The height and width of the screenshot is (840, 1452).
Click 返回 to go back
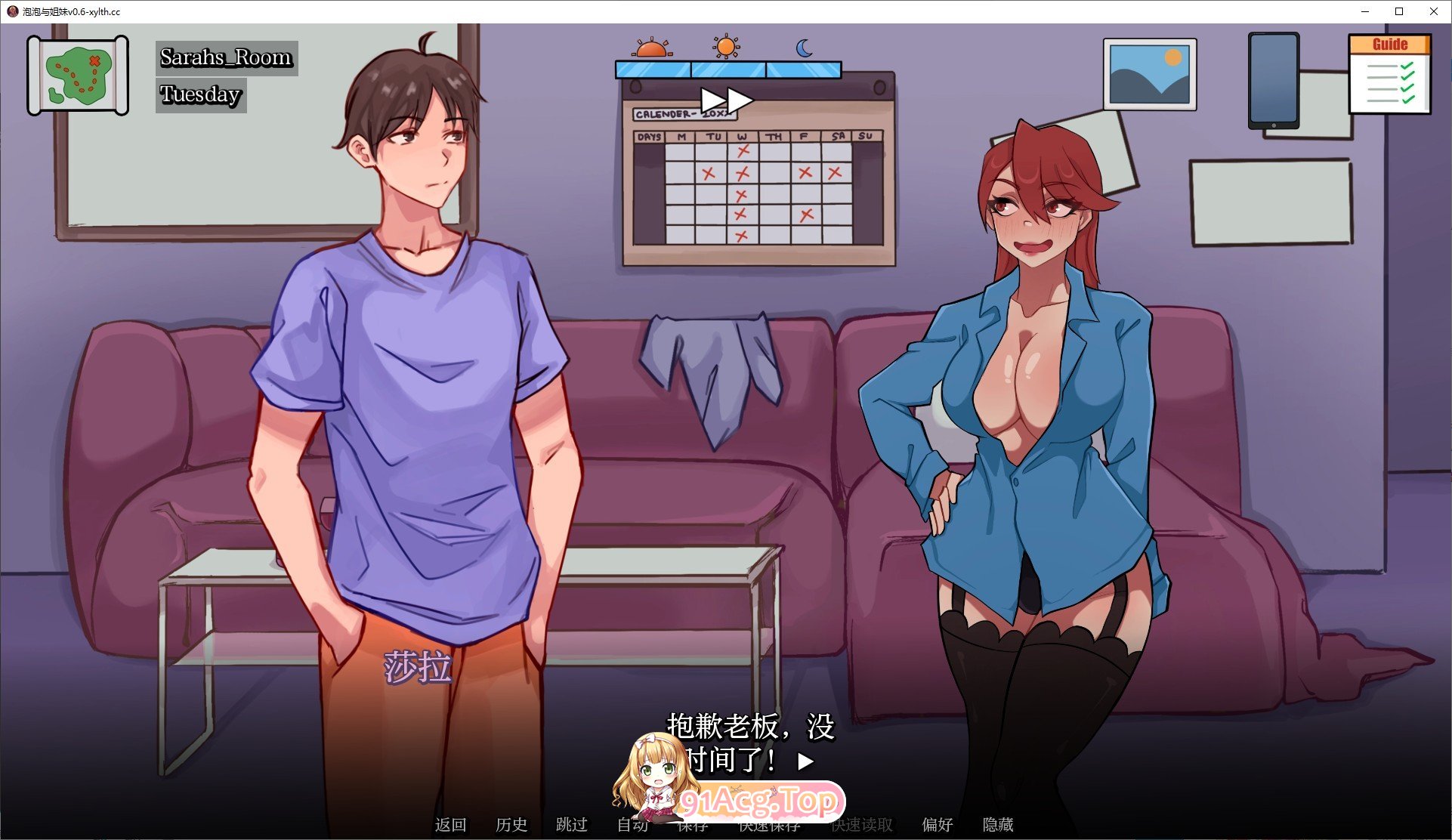pos(450,825)
